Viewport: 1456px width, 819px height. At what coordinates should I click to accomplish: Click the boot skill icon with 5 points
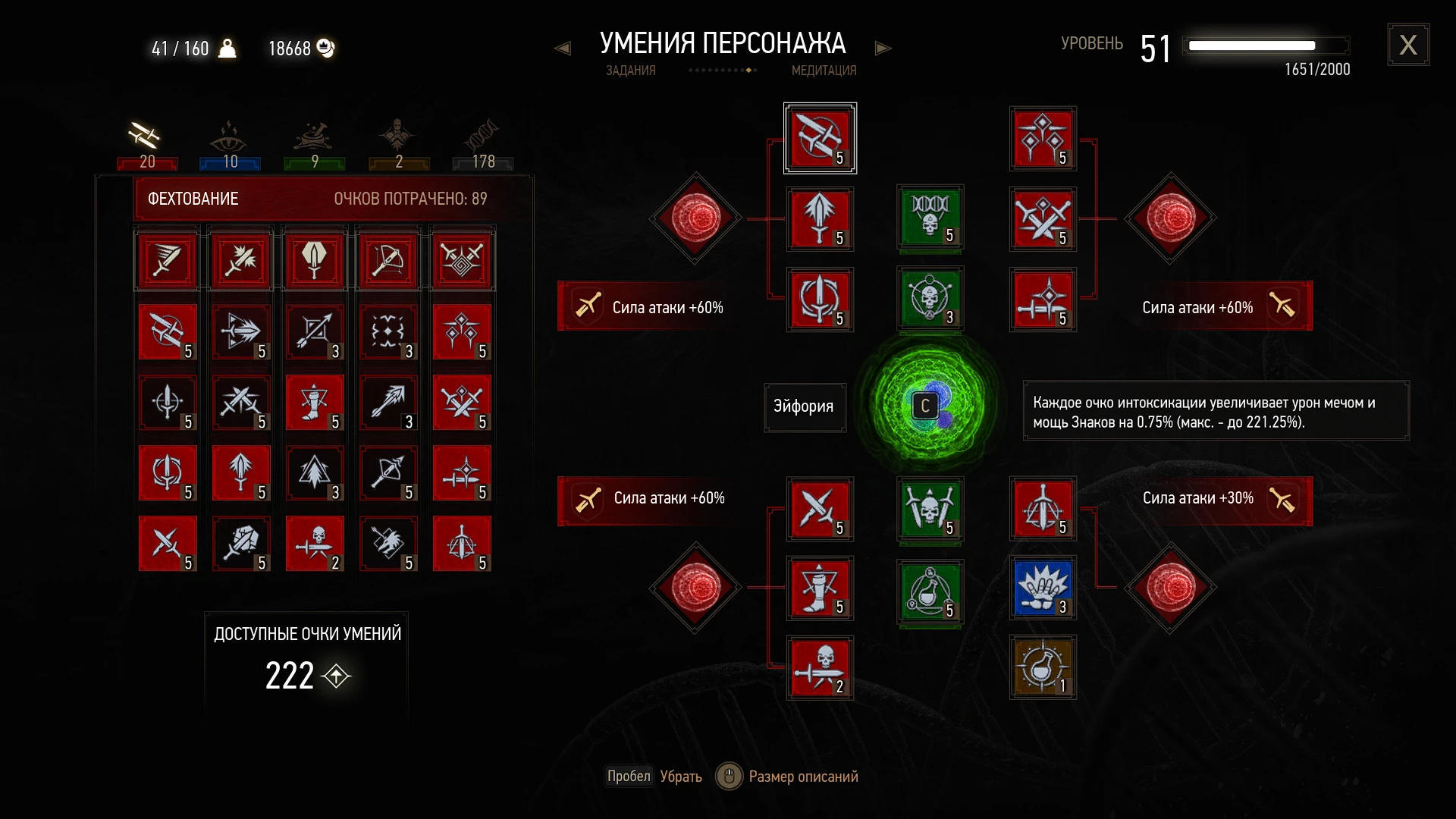point(820,588)
